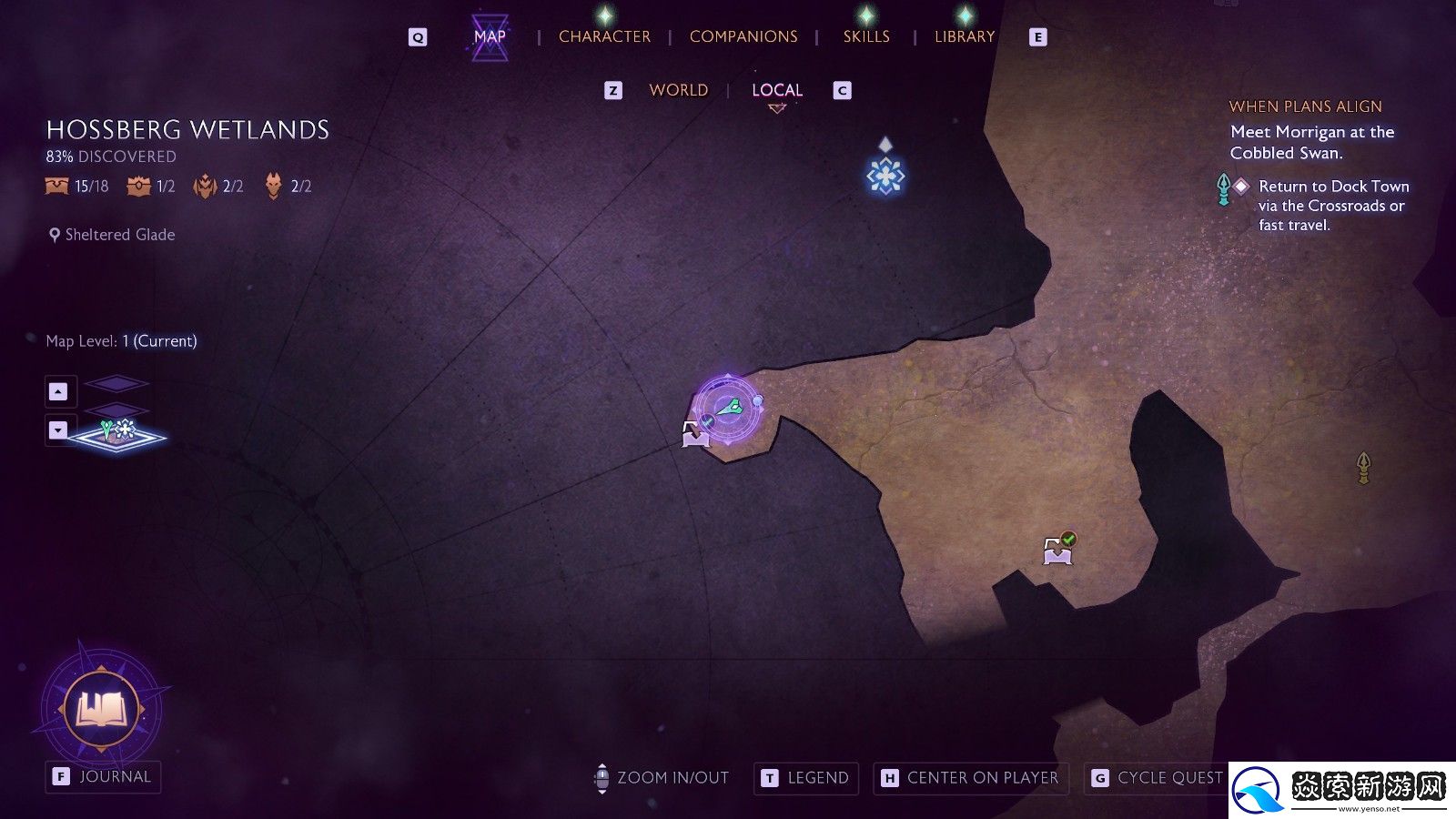Screen dimensions: 1456x819
Task: Move map level down one floor
Action: 58,430
